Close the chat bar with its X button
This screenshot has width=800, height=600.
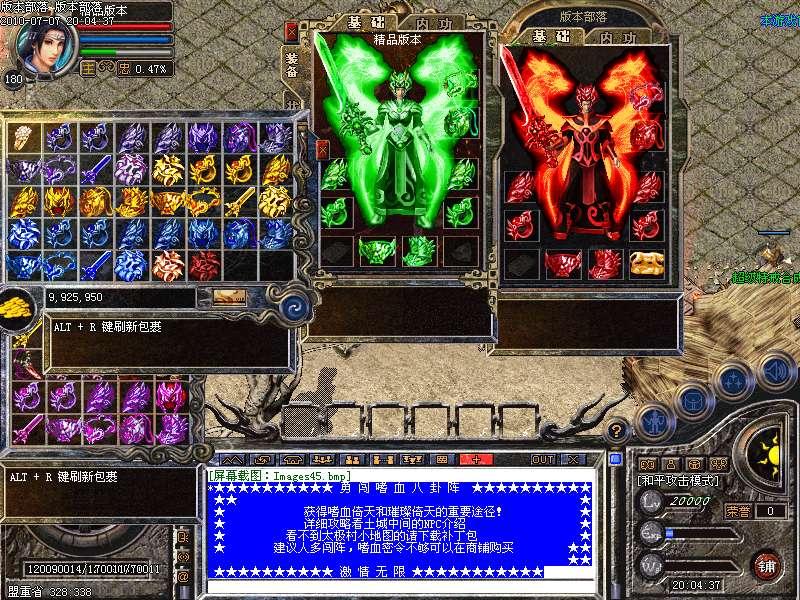click(574, 459)
